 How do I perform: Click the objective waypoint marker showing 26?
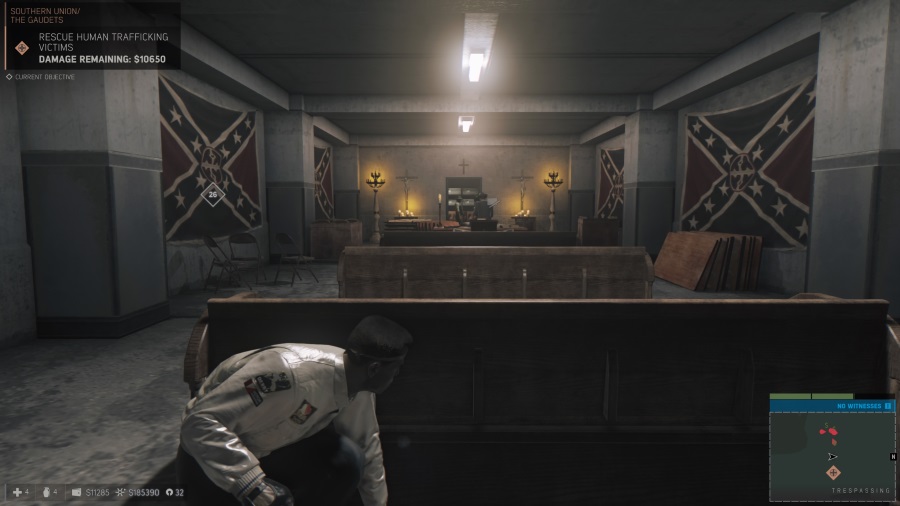click(212, 195)
